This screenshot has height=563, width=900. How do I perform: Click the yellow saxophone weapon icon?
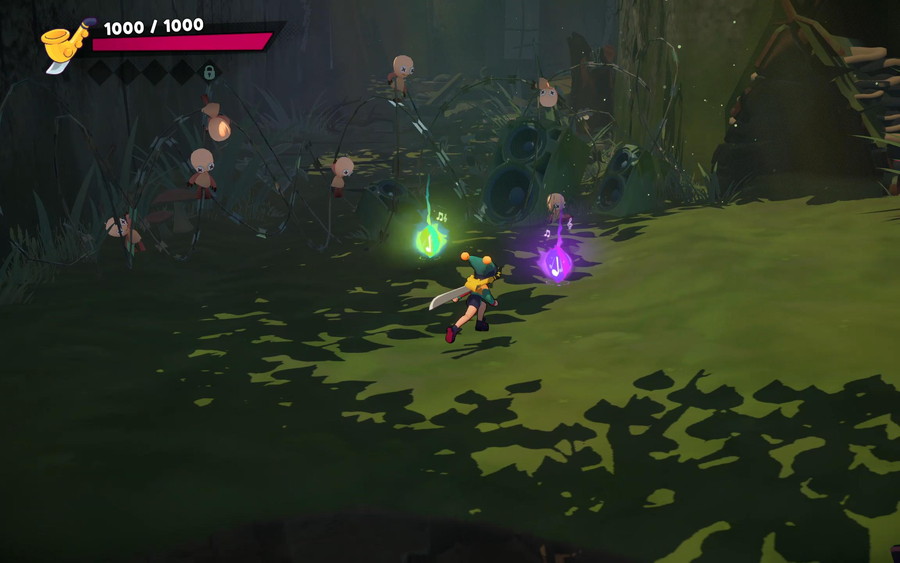[x=65, y=44]
